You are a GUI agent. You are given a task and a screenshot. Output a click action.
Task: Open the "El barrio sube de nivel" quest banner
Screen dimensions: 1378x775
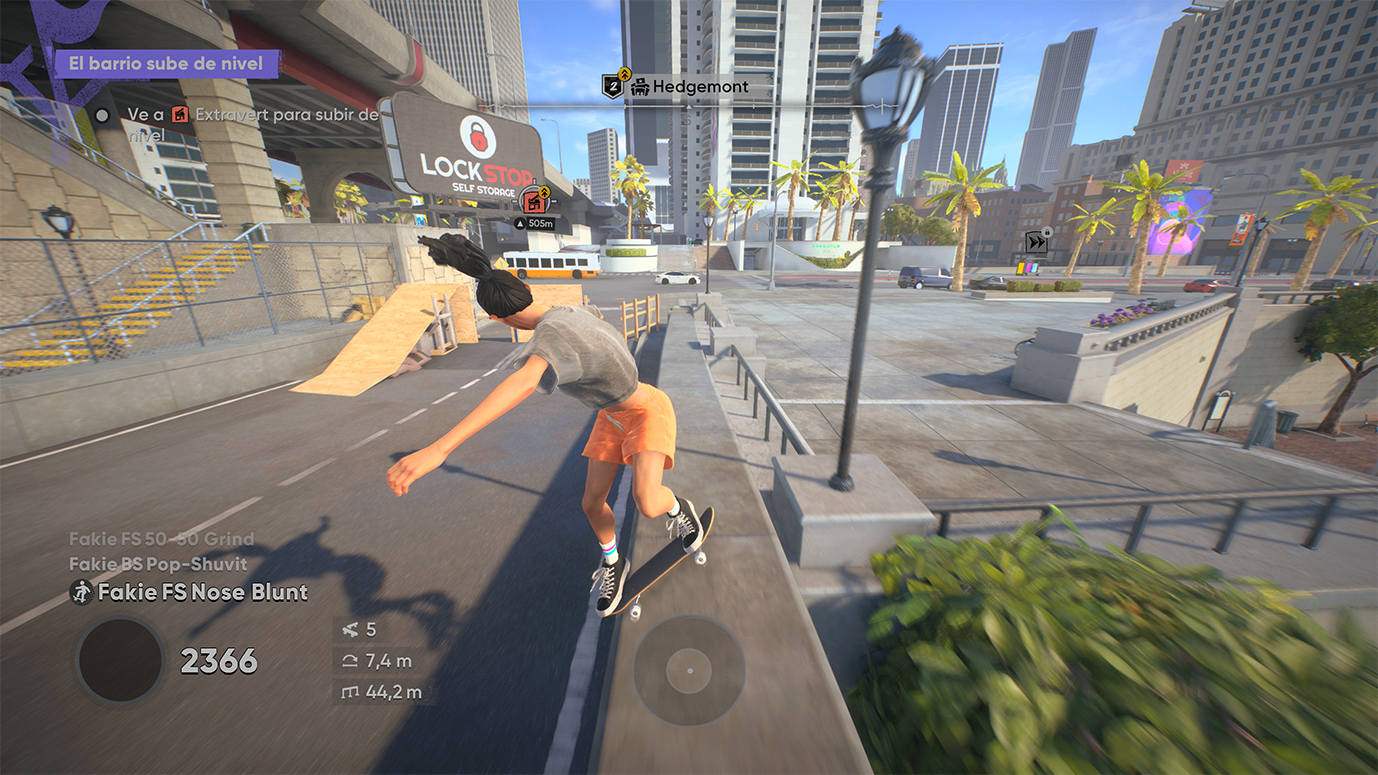coord(166,64)
